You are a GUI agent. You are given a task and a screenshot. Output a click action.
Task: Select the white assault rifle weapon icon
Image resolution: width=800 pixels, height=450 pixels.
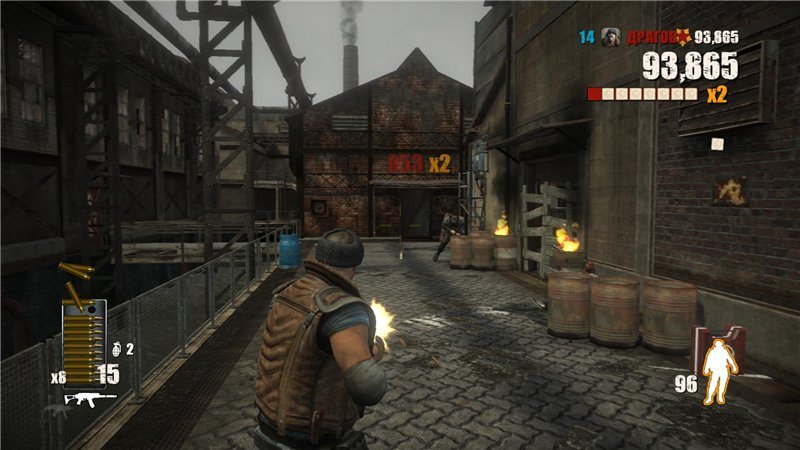(x=90, y=399)
